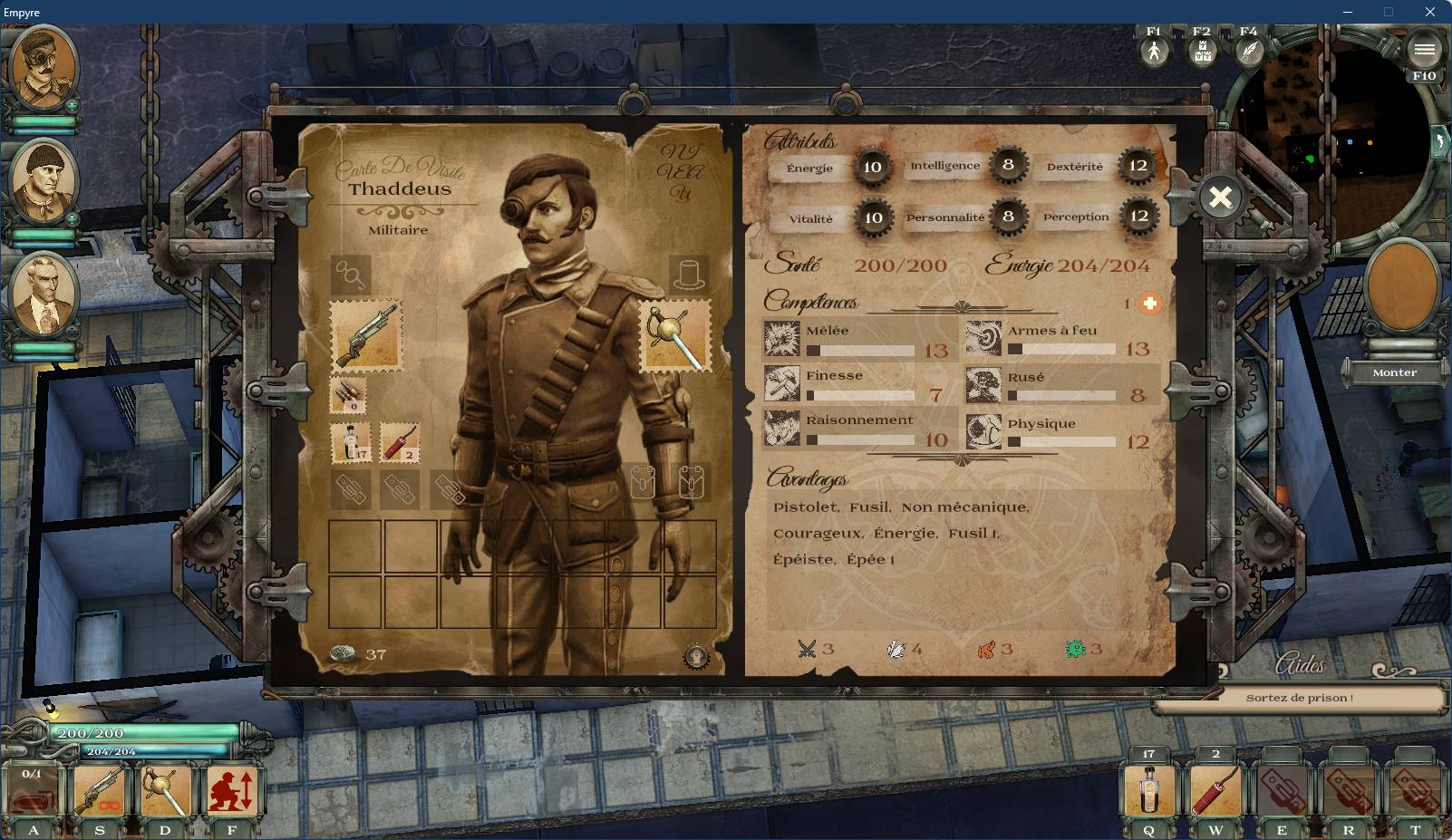Open the F4 feather quill journal
1452x840 pixels.
[x=1249, y=51]
